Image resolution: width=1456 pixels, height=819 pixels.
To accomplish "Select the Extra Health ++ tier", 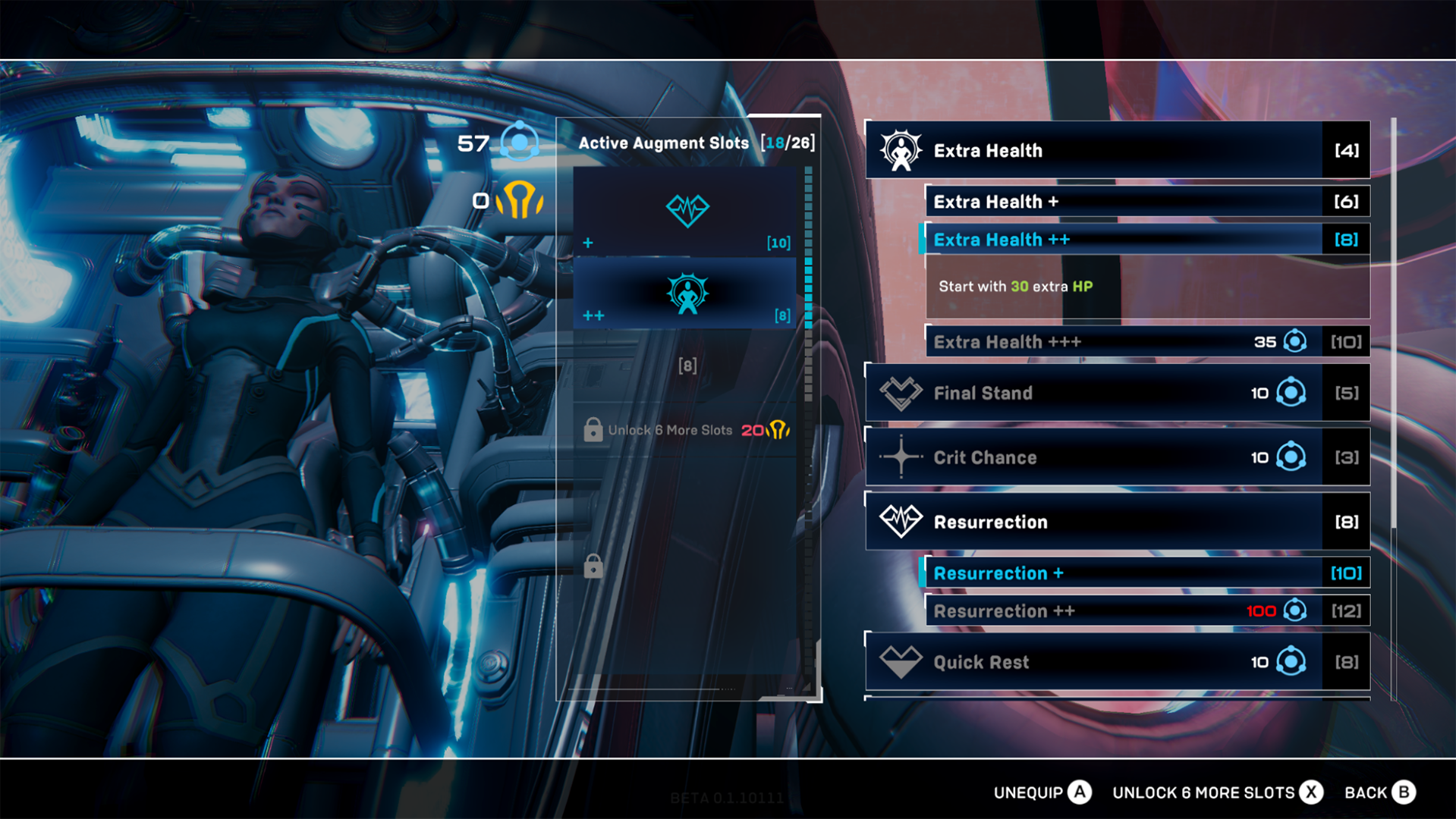I will click(x=1147, y=240).
